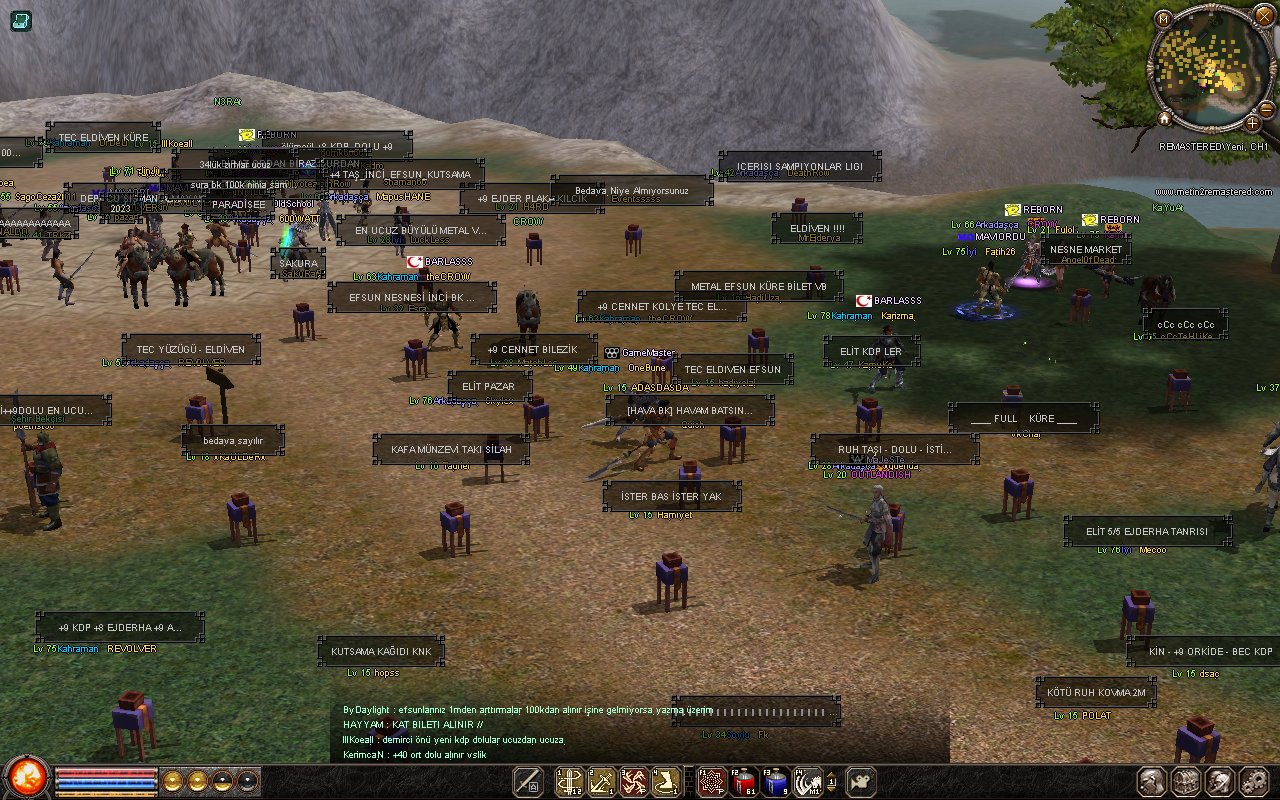Click the monitor icon in the top-left corner
This screenshot has height=800, width=1280.
coord(19,21)
